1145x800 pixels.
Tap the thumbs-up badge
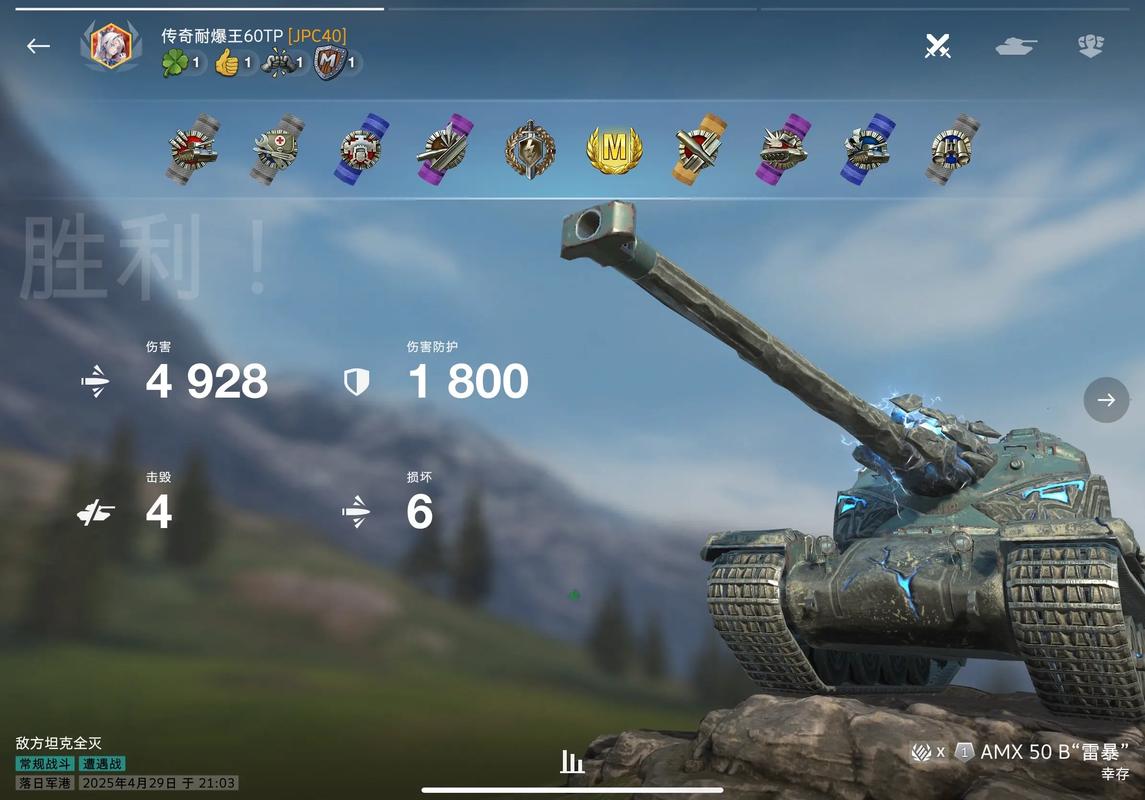tap(228, 64)
